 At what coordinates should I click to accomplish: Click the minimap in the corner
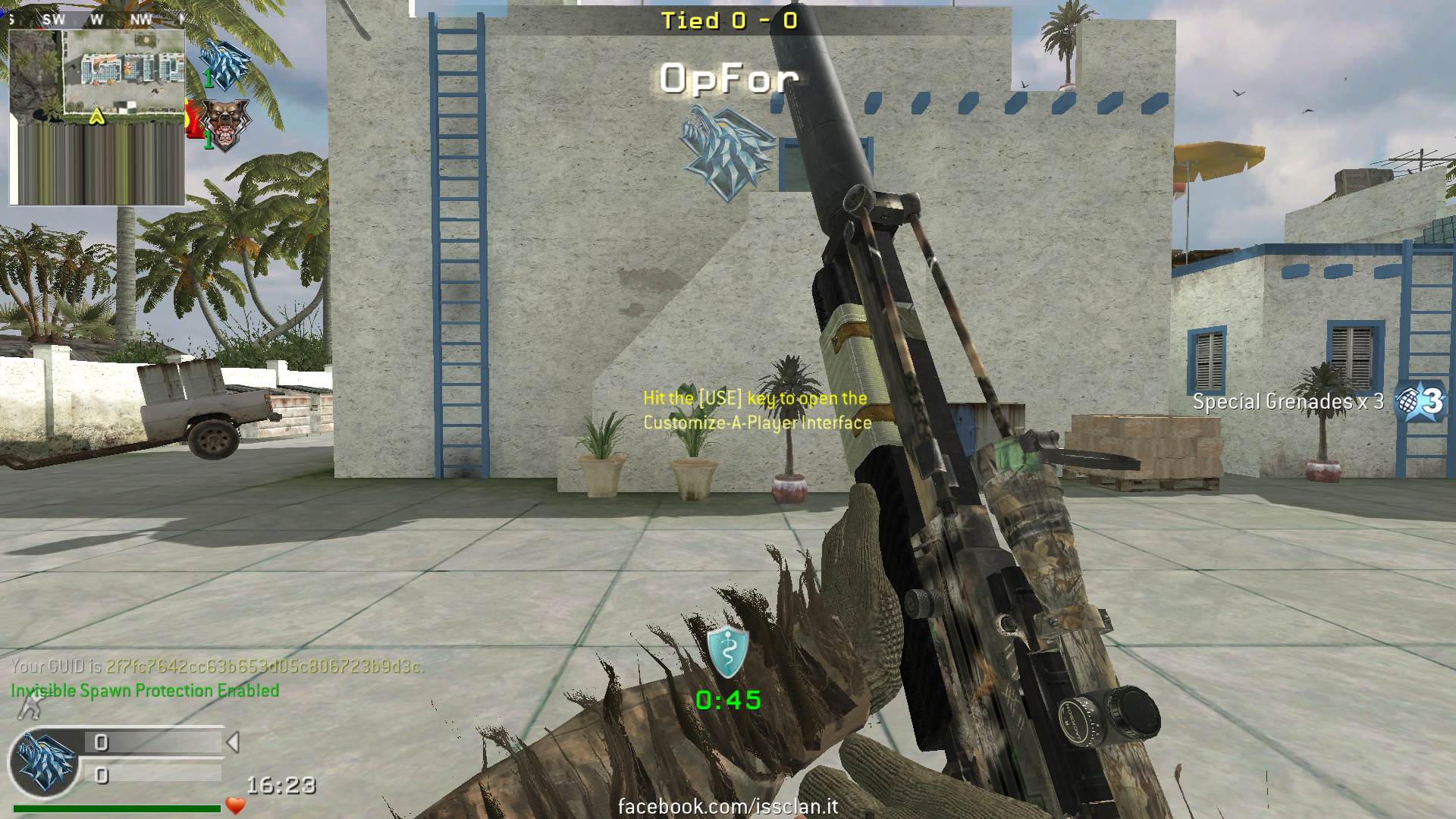click(97, 118)
